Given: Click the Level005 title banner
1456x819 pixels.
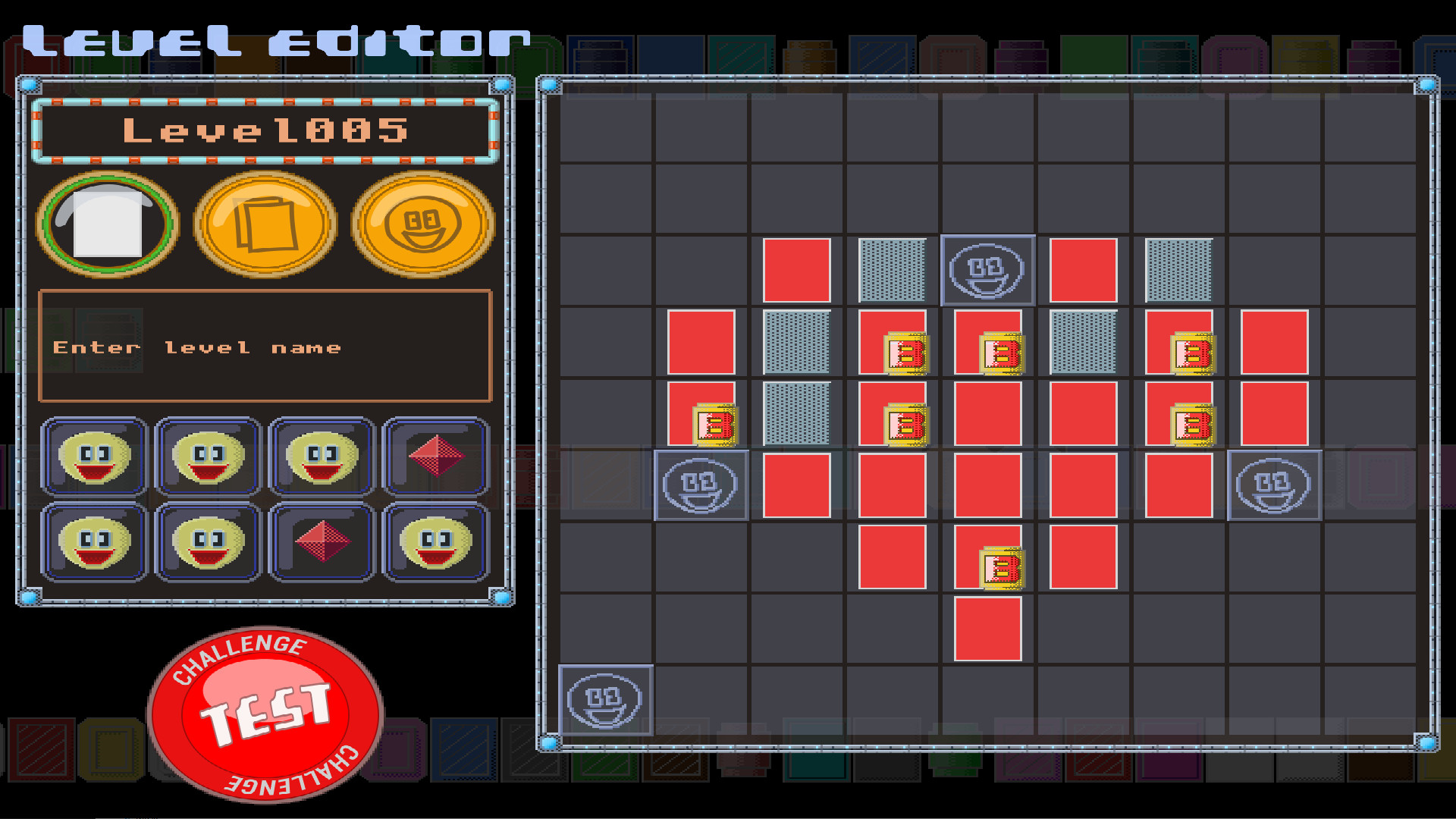Looking at the screenshot, I should [267, 130].
